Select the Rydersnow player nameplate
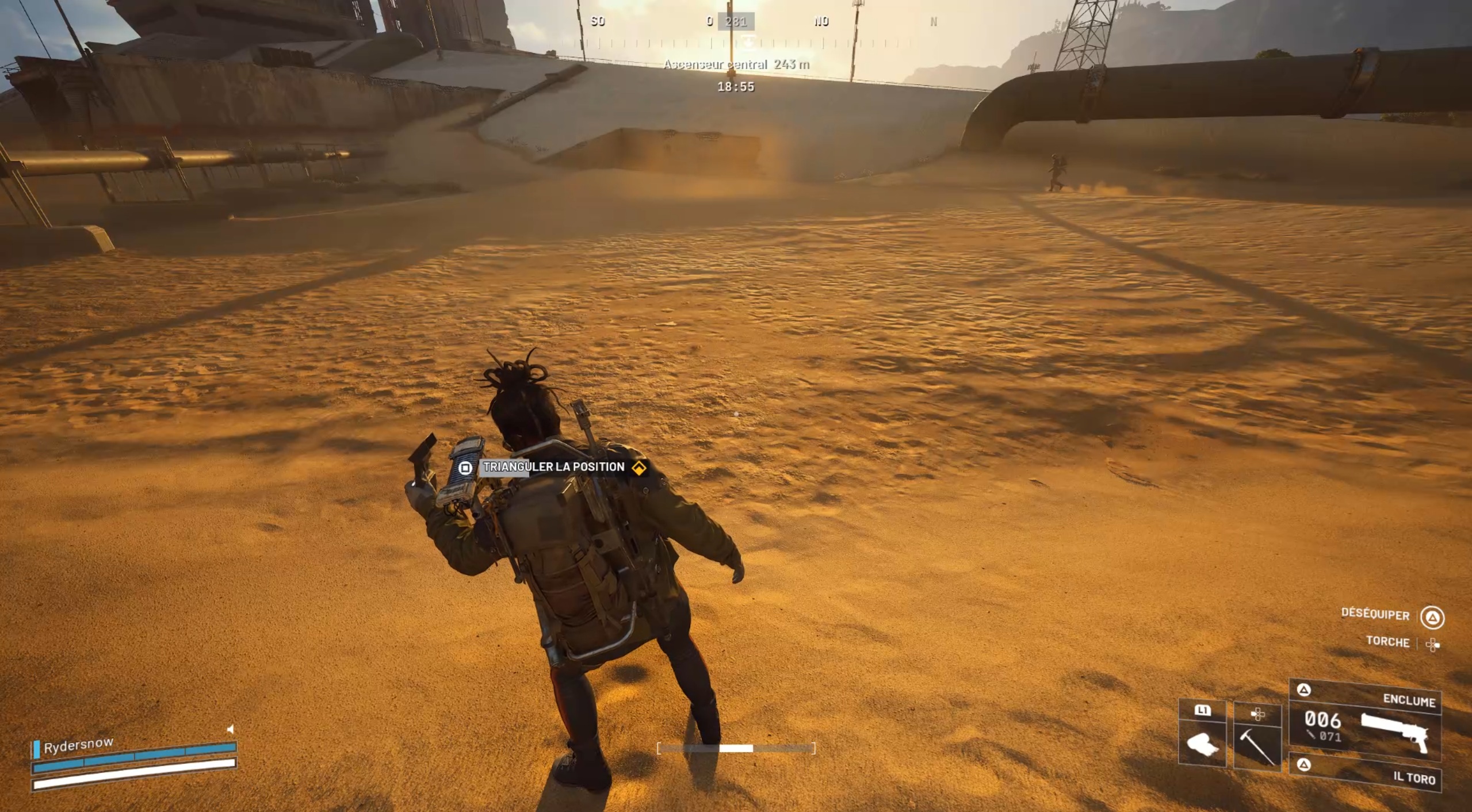1472x812 pixels. coord(79,745)
